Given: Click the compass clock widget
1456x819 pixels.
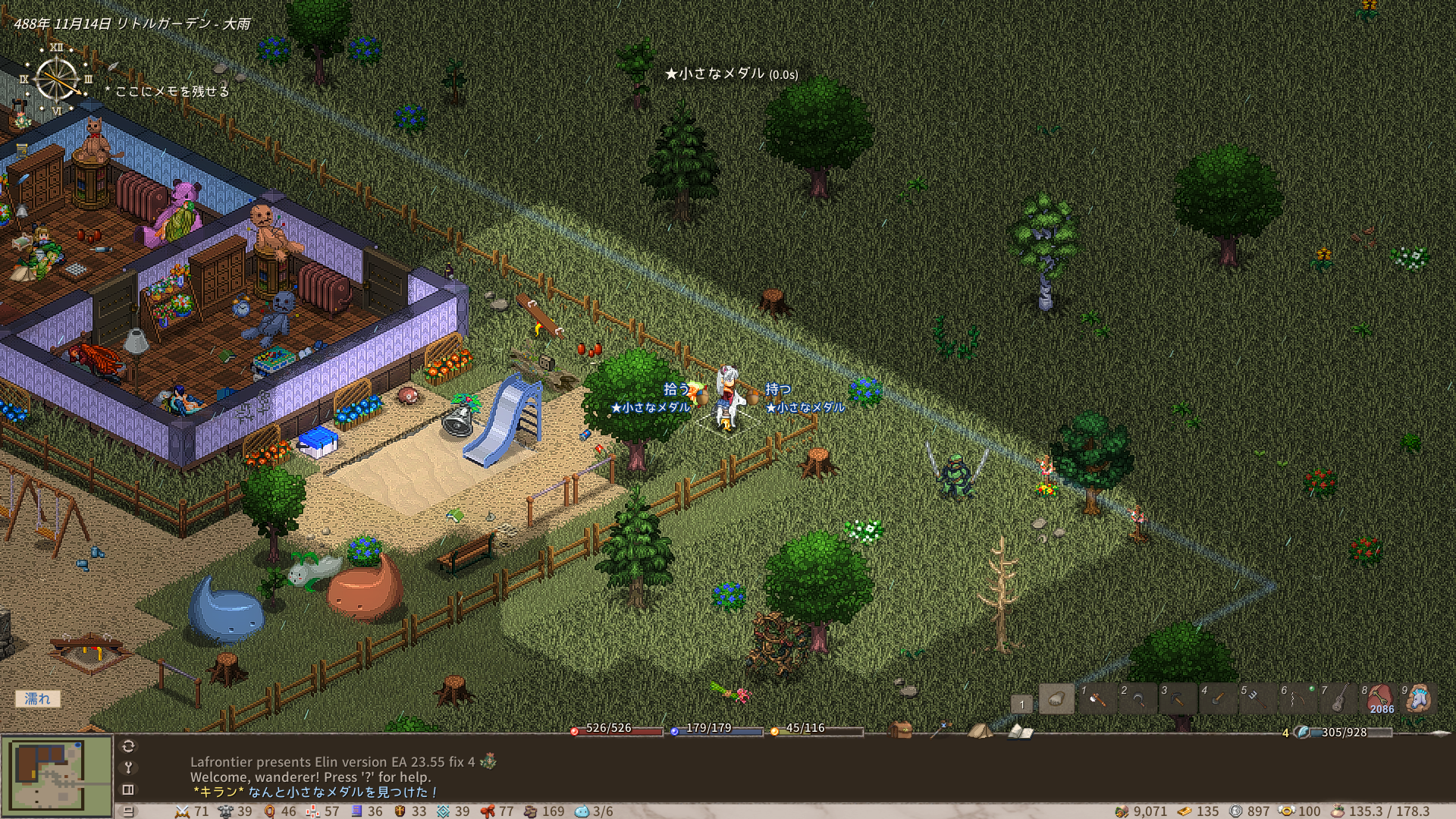Looking at the screenshot, I should pyautogui.click(x=57, y=80).
